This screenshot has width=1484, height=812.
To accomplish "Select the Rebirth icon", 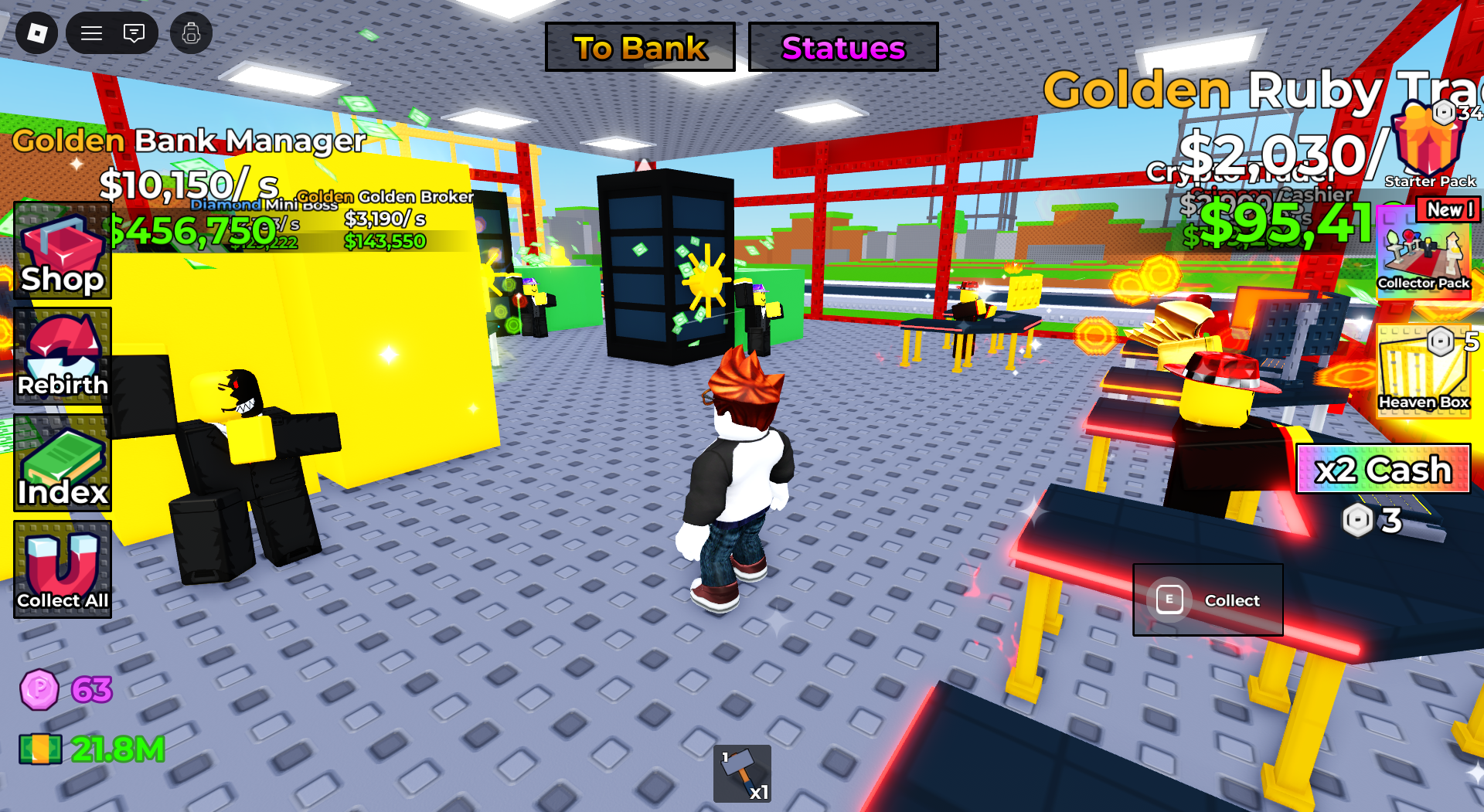I will click(62, 355).
